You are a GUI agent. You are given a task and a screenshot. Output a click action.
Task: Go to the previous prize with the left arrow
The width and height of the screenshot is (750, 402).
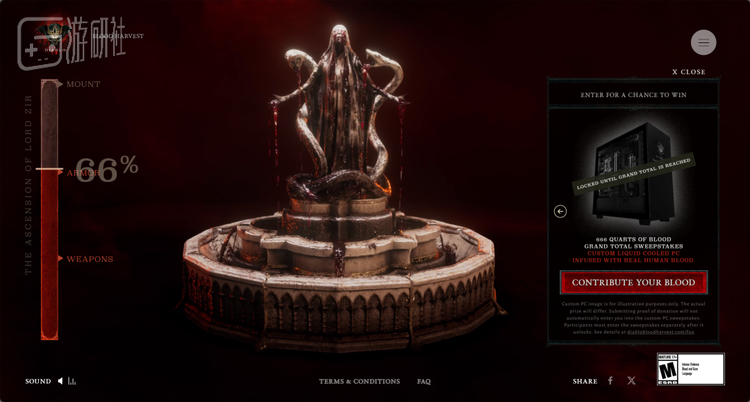point(560,211)
